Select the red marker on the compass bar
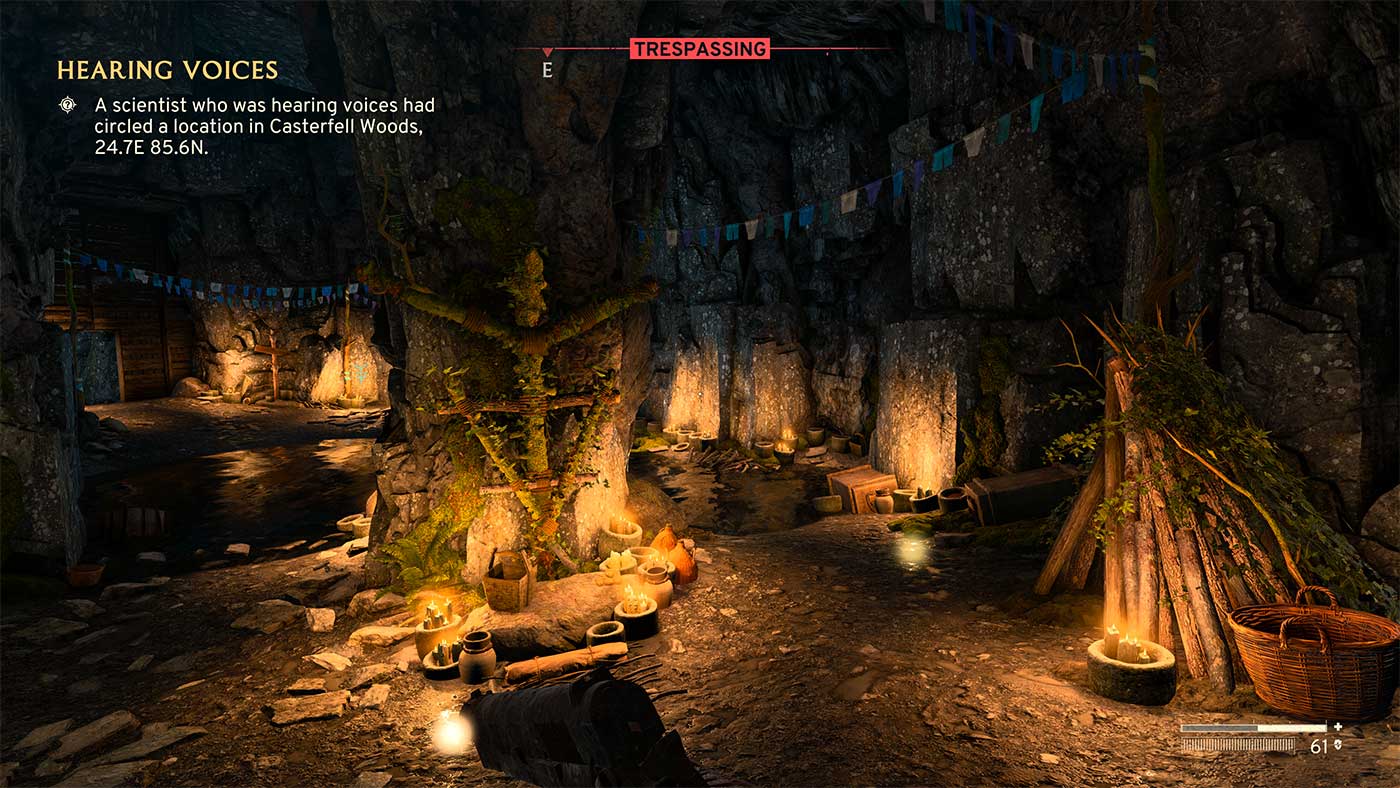Screen dimensions: 1400x788 [546, 51]
